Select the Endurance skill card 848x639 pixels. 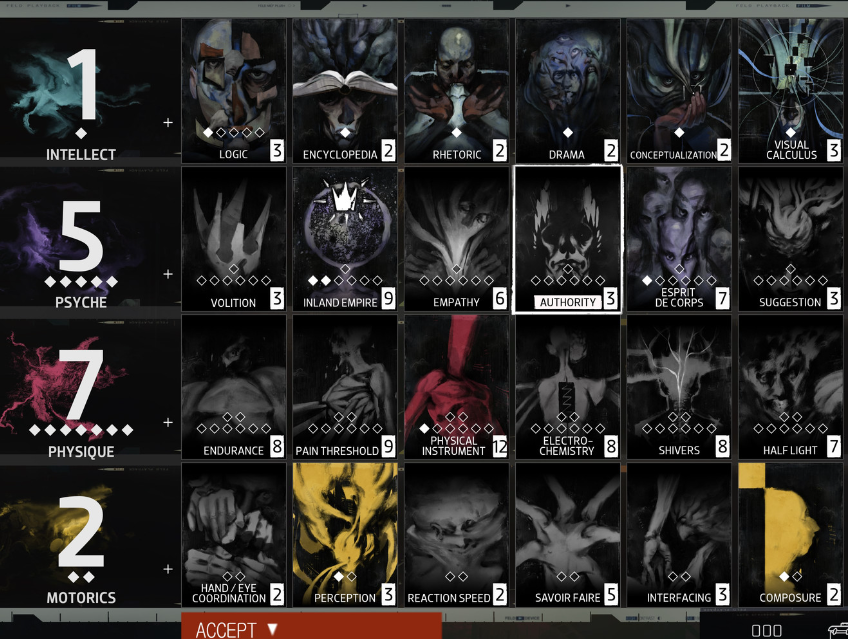click(x=234, y=386)
